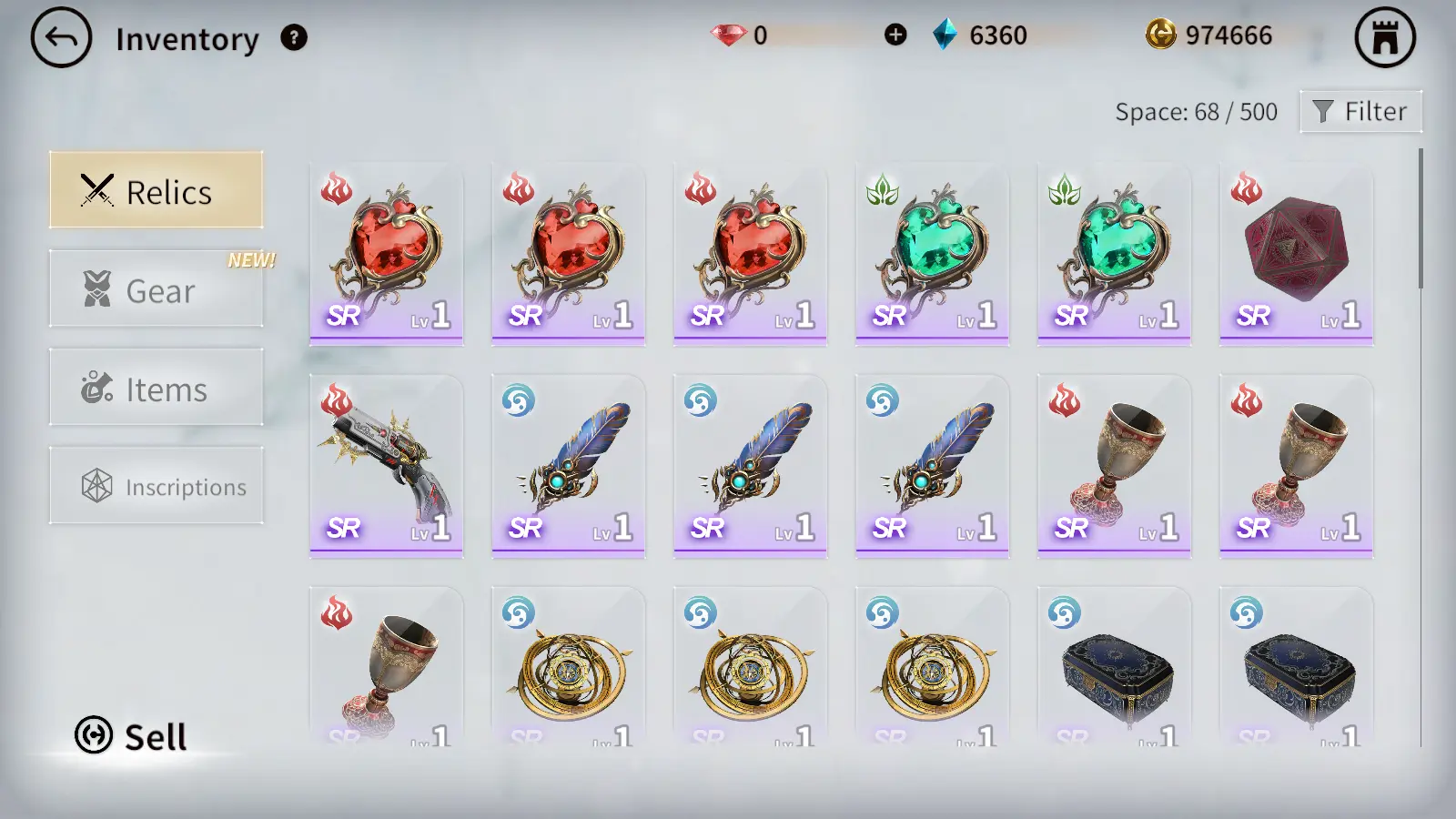Open the Filter options
The width and height of the screenshot is (1456, 819).
click(x=1360, y=112)
